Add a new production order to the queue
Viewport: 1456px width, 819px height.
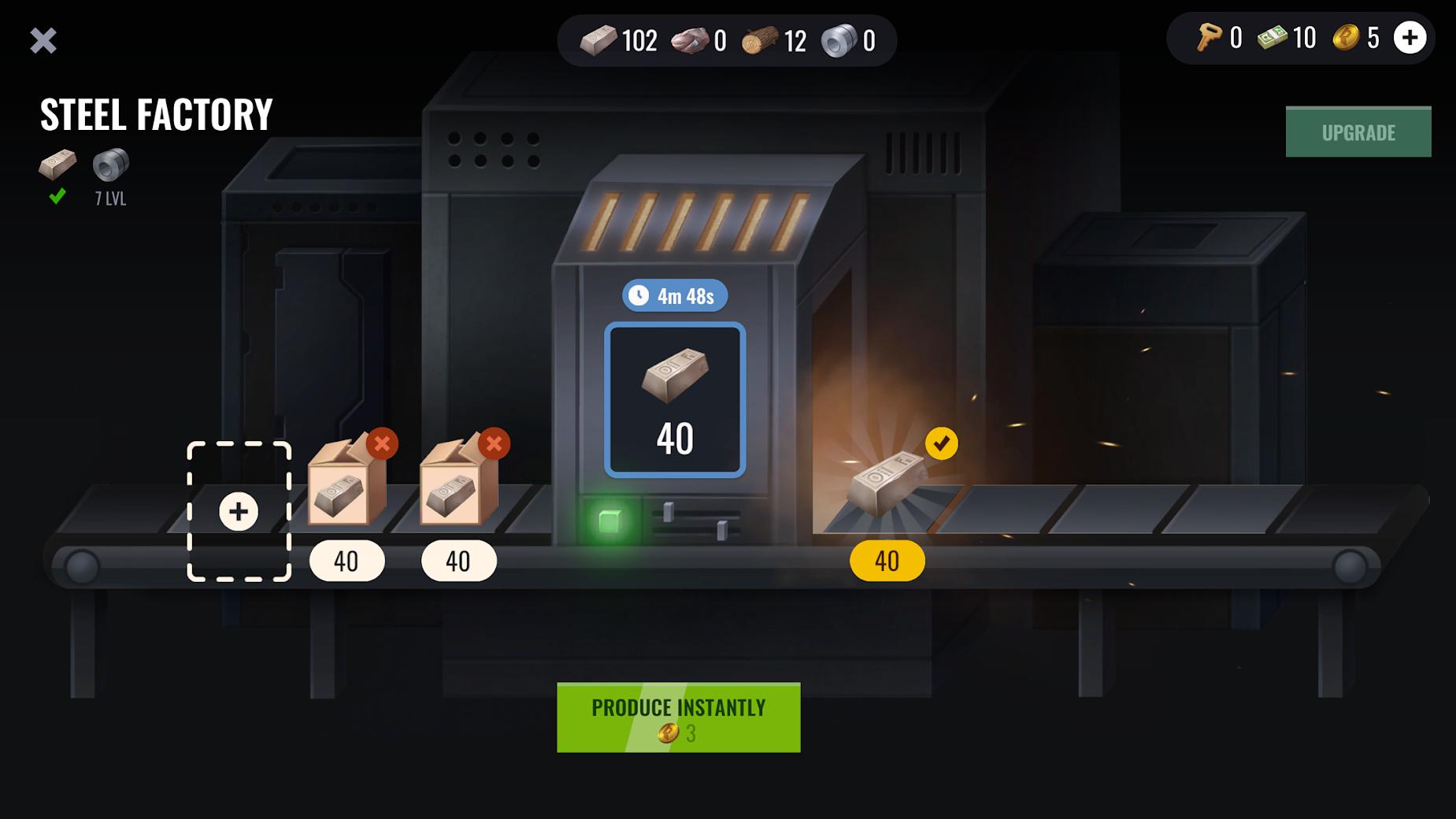pos(239,512)
